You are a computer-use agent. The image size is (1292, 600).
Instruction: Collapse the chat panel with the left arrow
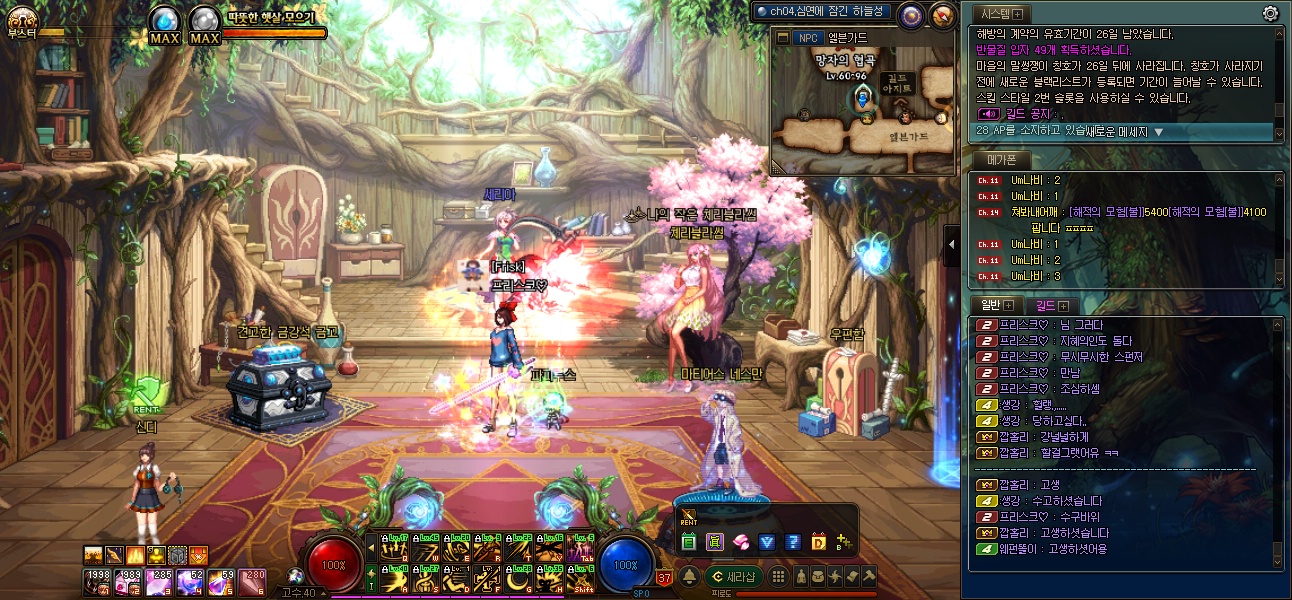click(x=951, y=245)
